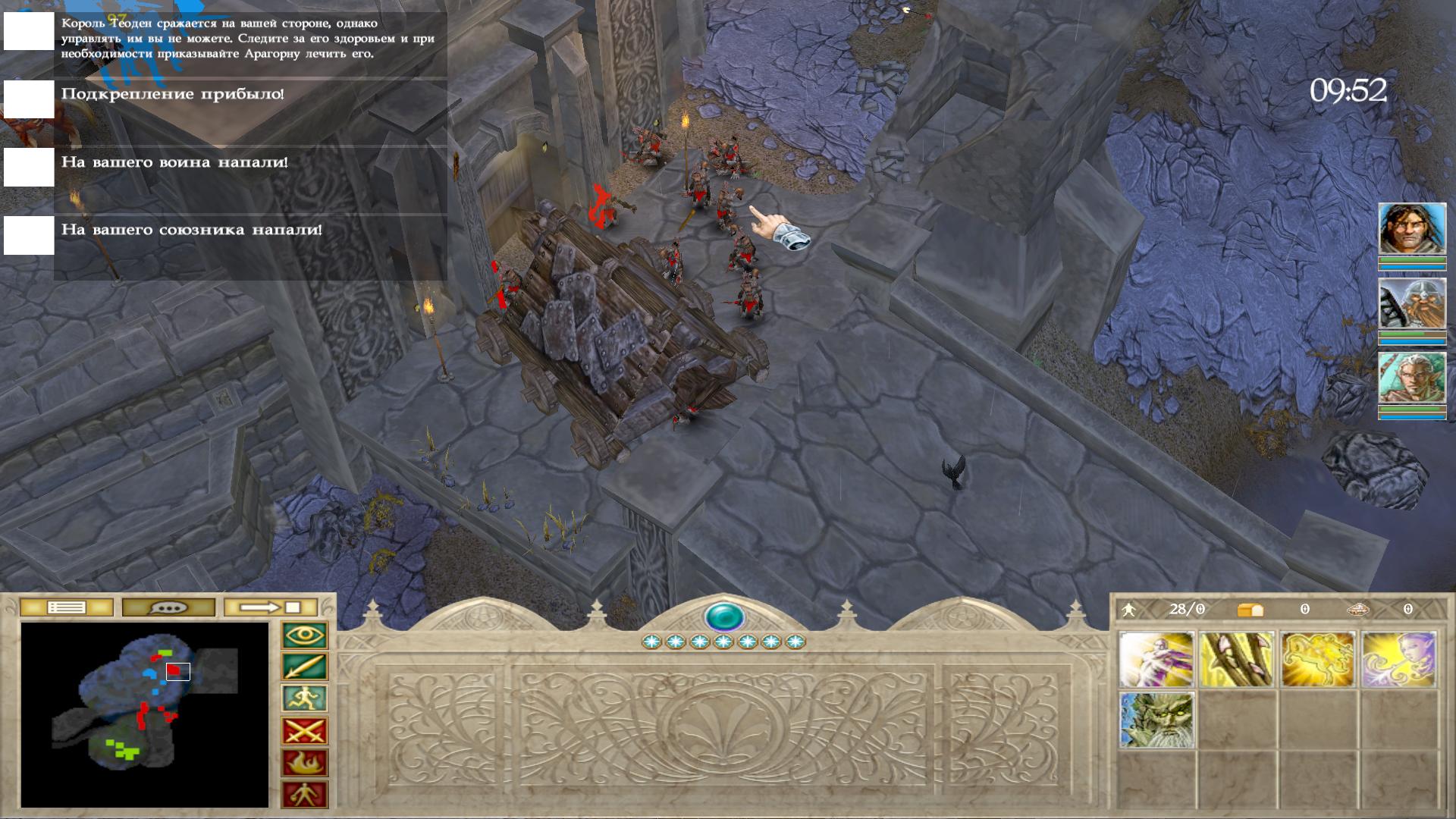Select the golden arrow command icon
The width and height of the screenshot is (1456, 819).
305,667
